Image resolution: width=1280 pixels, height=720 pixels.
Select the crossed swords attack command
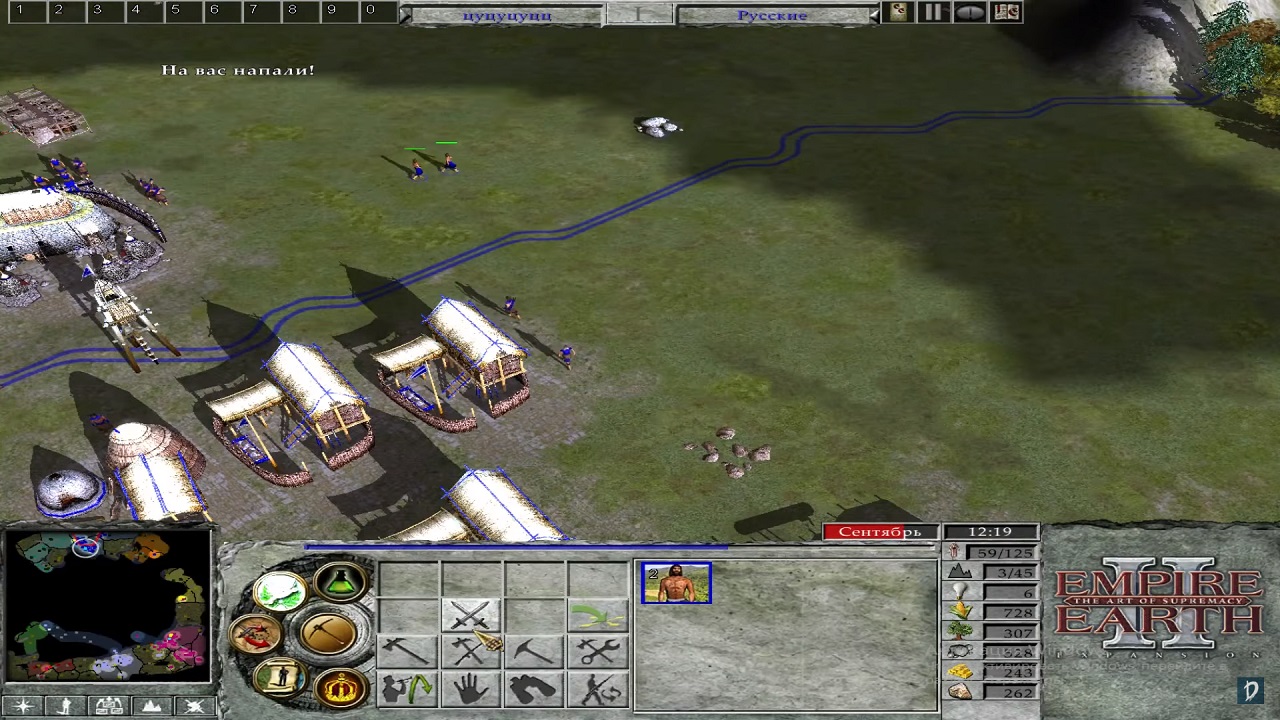(x=470, y=615)
